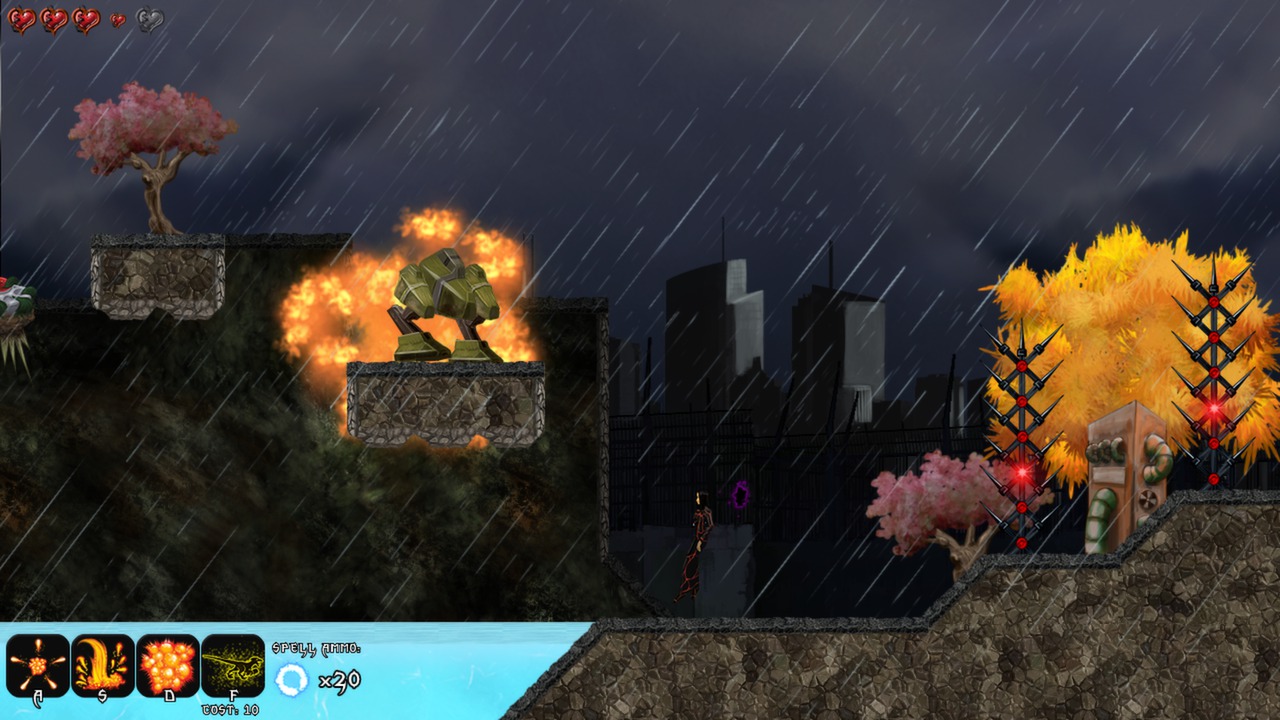1280x720 pixels.
Task: Click the glowing red orb on right spike trap
Action: coord(1213,409)
